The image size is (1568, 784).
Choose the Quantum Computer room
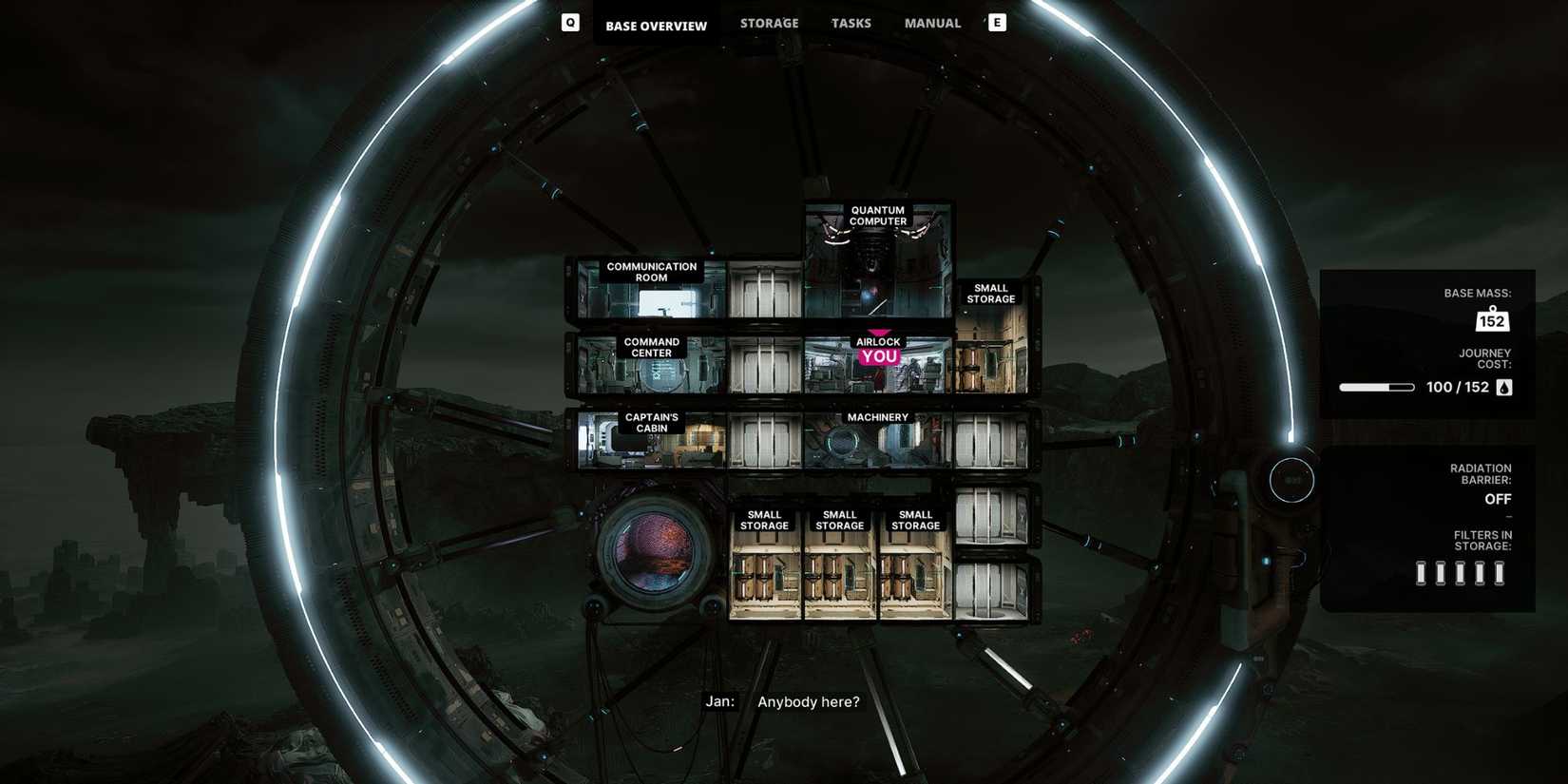(x=877, y=261)
